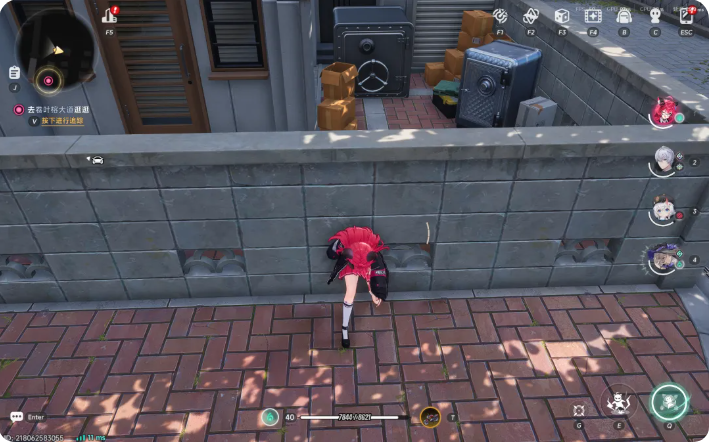The width and height of the screenshot is (709, 442).
Task: Open the triangular emblem icon menu
Action: (531, 16)
